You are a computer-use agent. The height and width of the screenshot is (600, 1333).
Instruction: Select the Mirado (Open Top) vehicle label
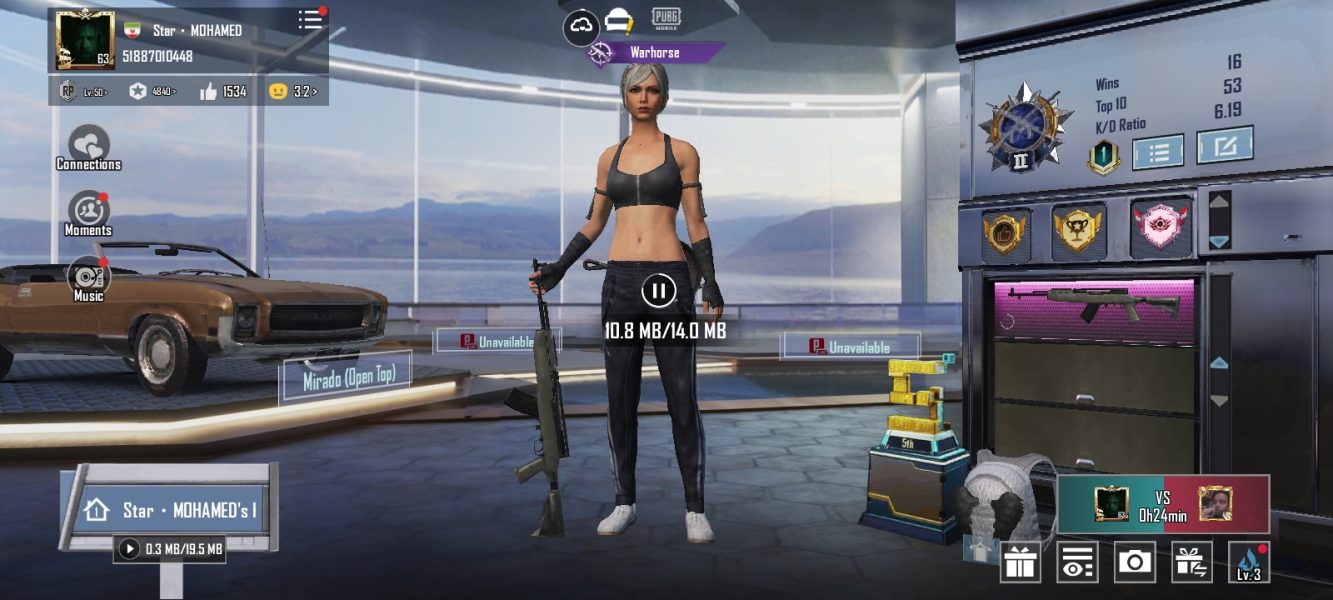coord(345,377)
